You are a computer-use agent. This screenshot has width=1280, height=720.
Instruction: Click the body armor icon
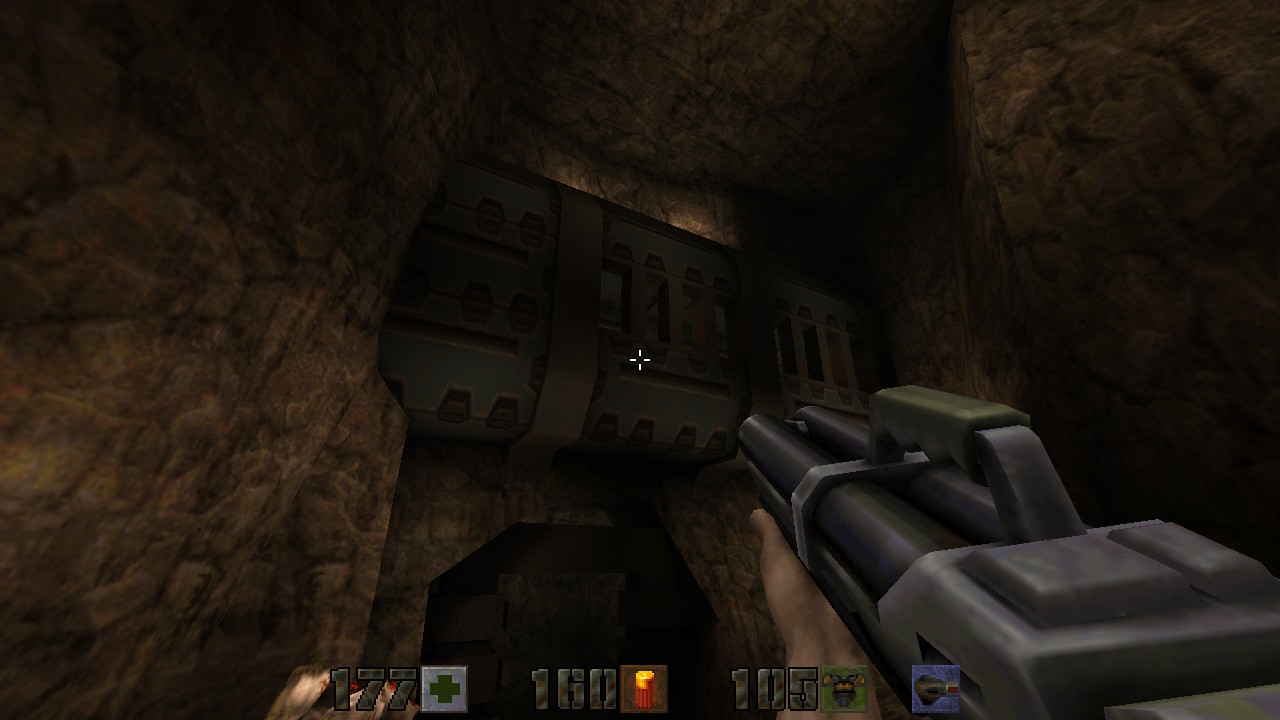(x=843, y=689)
